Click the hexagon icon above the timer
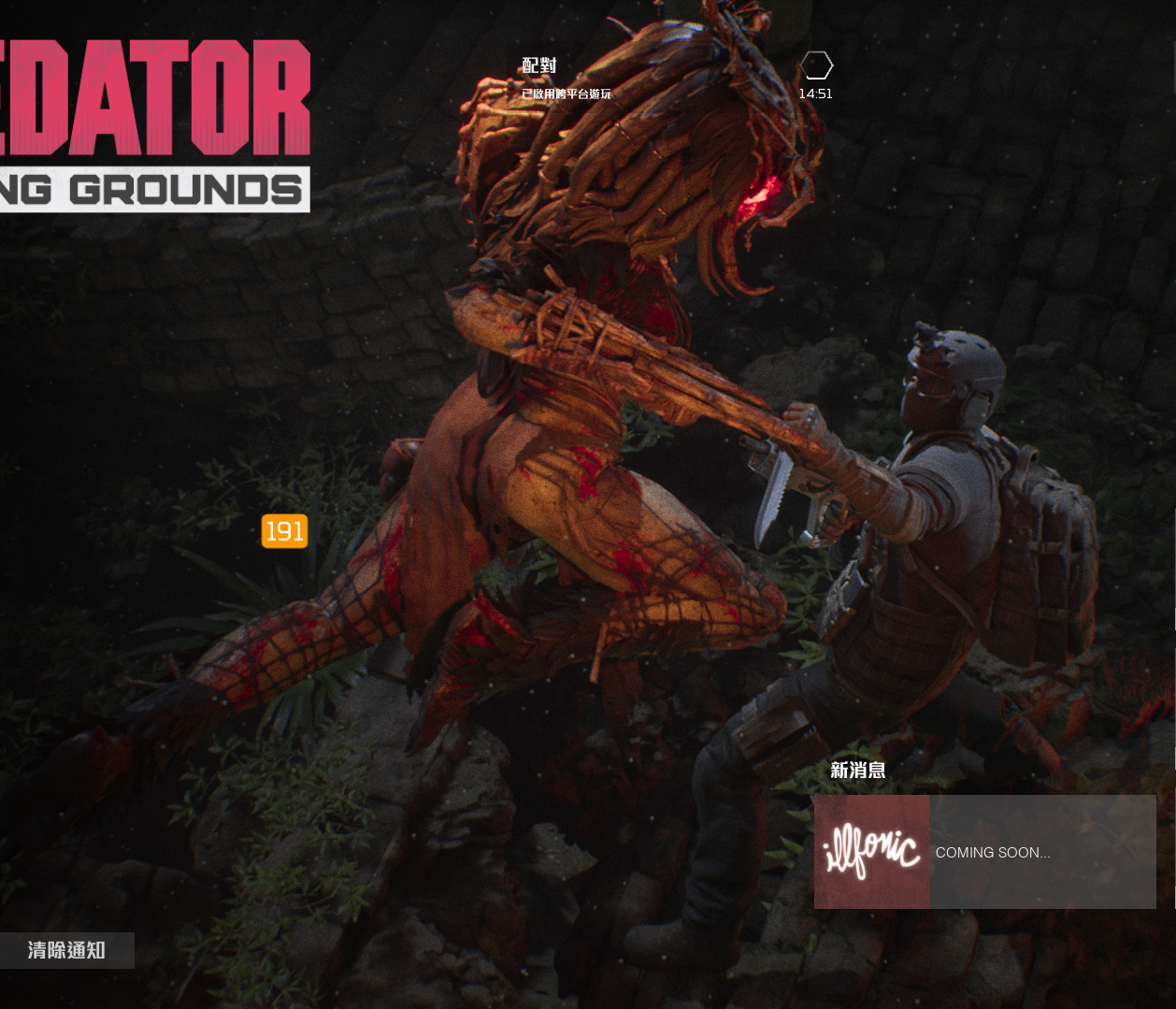 (816, 65)
